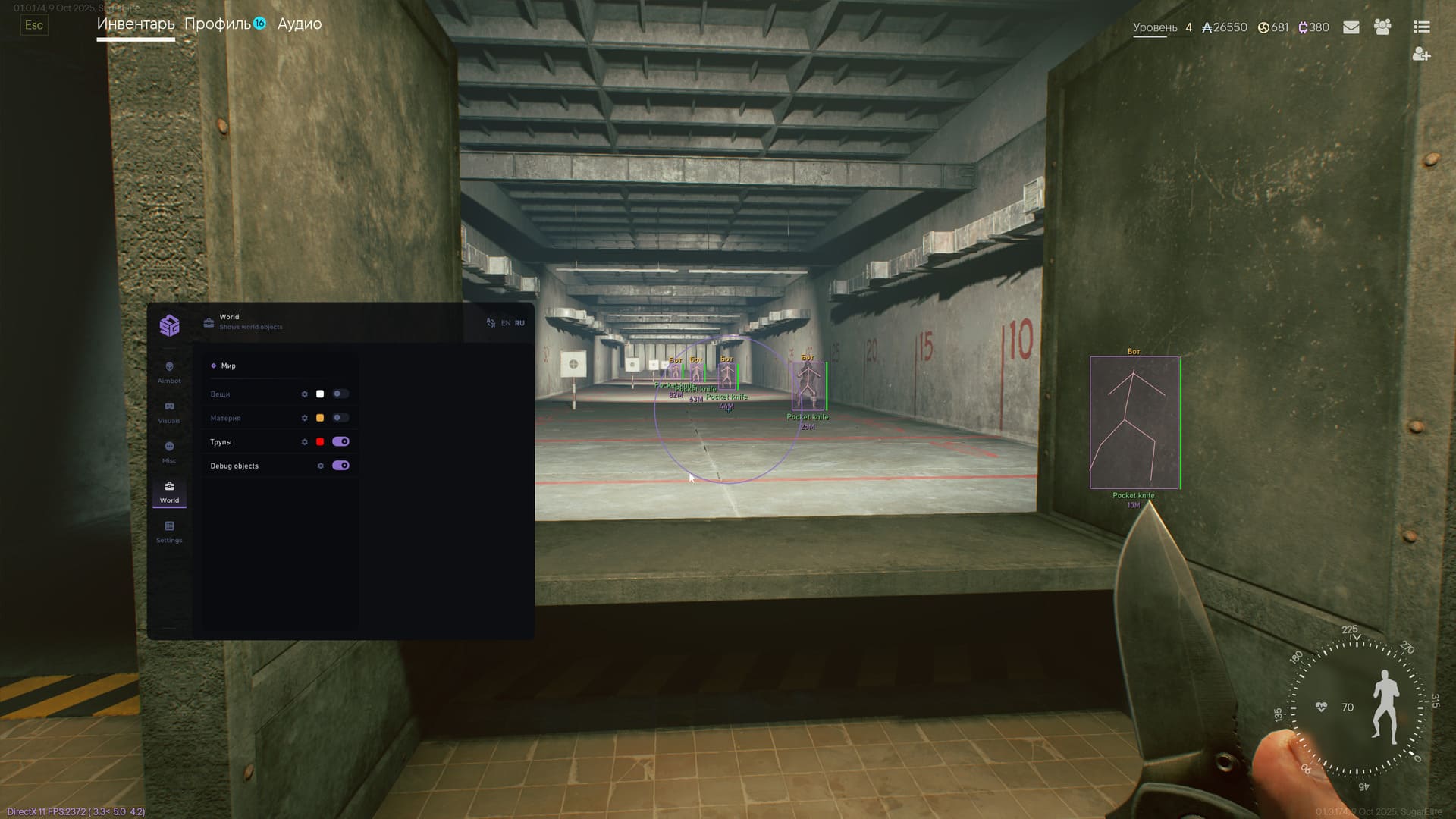Enable the Вещи toggle

[340, 394]
